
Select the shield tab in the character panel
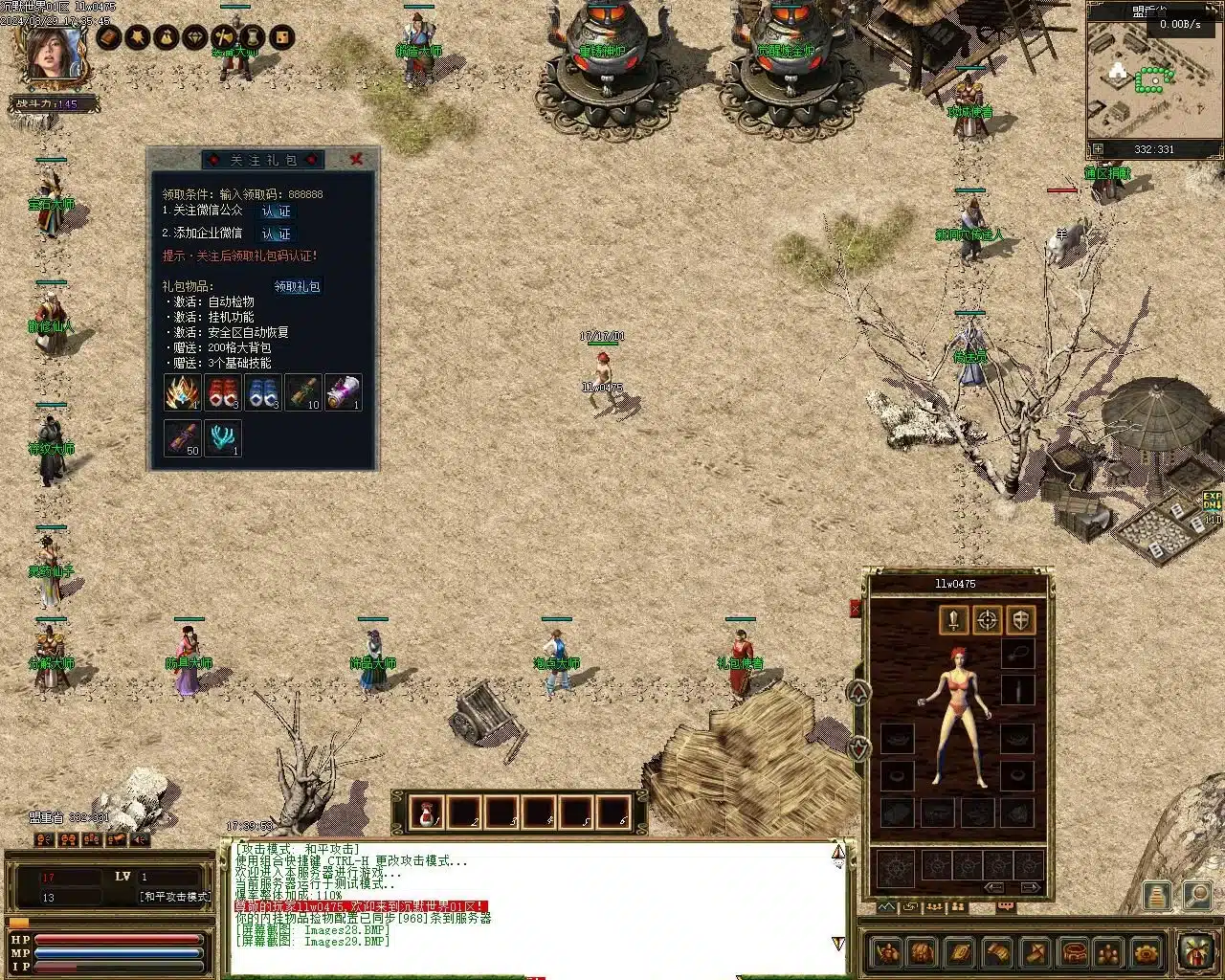pos(1021,619)
